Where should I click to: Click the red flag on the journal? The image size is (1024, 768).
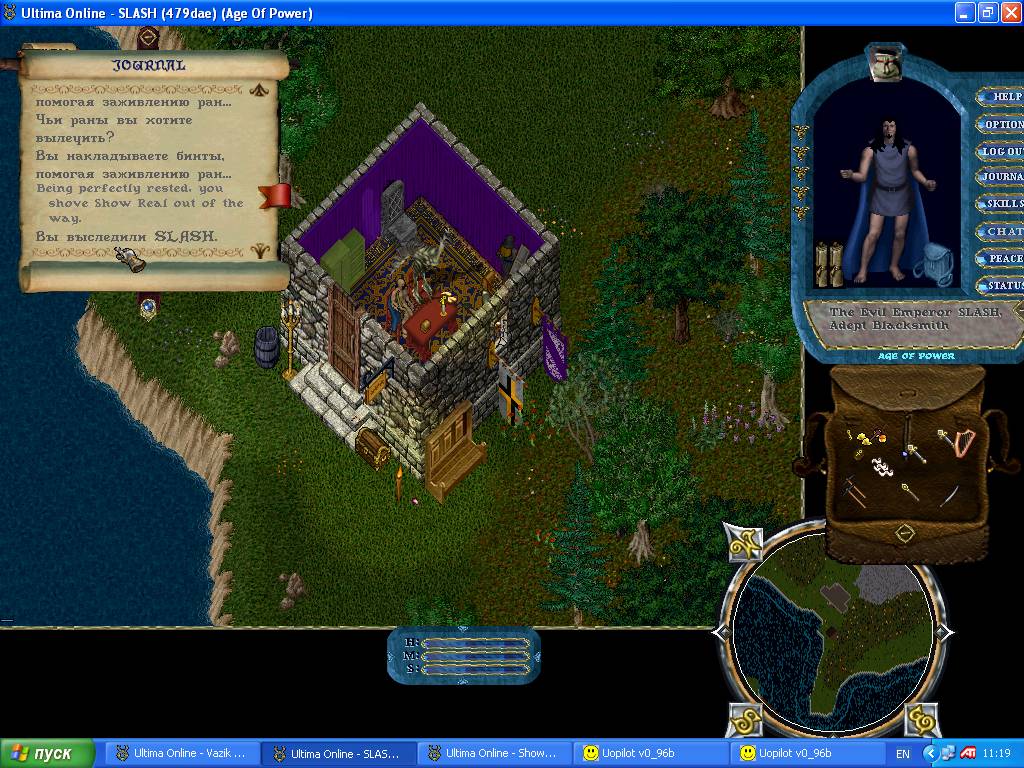pyautogui.click(x=274, y=195)
